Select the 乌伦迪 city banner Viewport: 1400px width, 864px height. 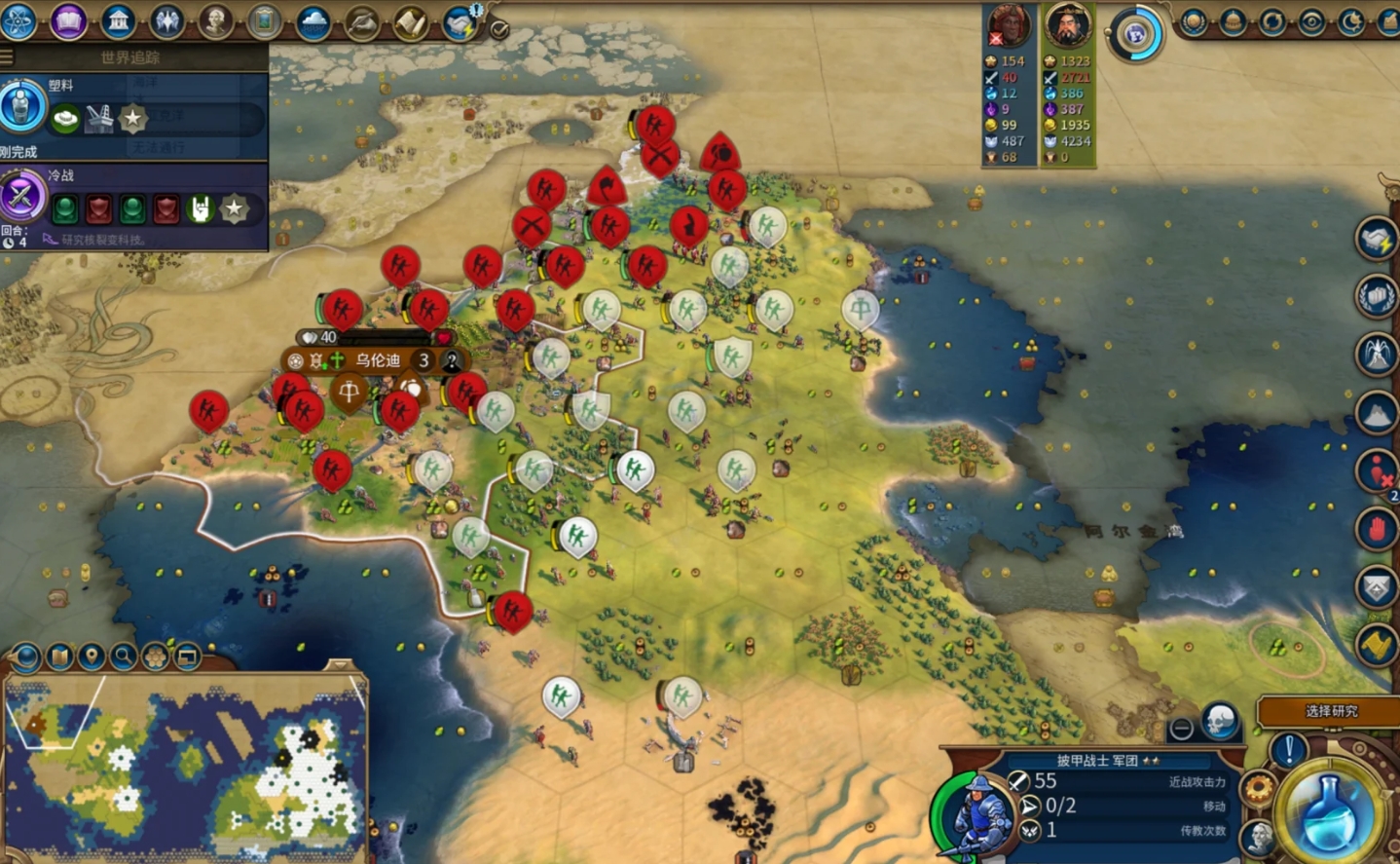click(377, 360)
